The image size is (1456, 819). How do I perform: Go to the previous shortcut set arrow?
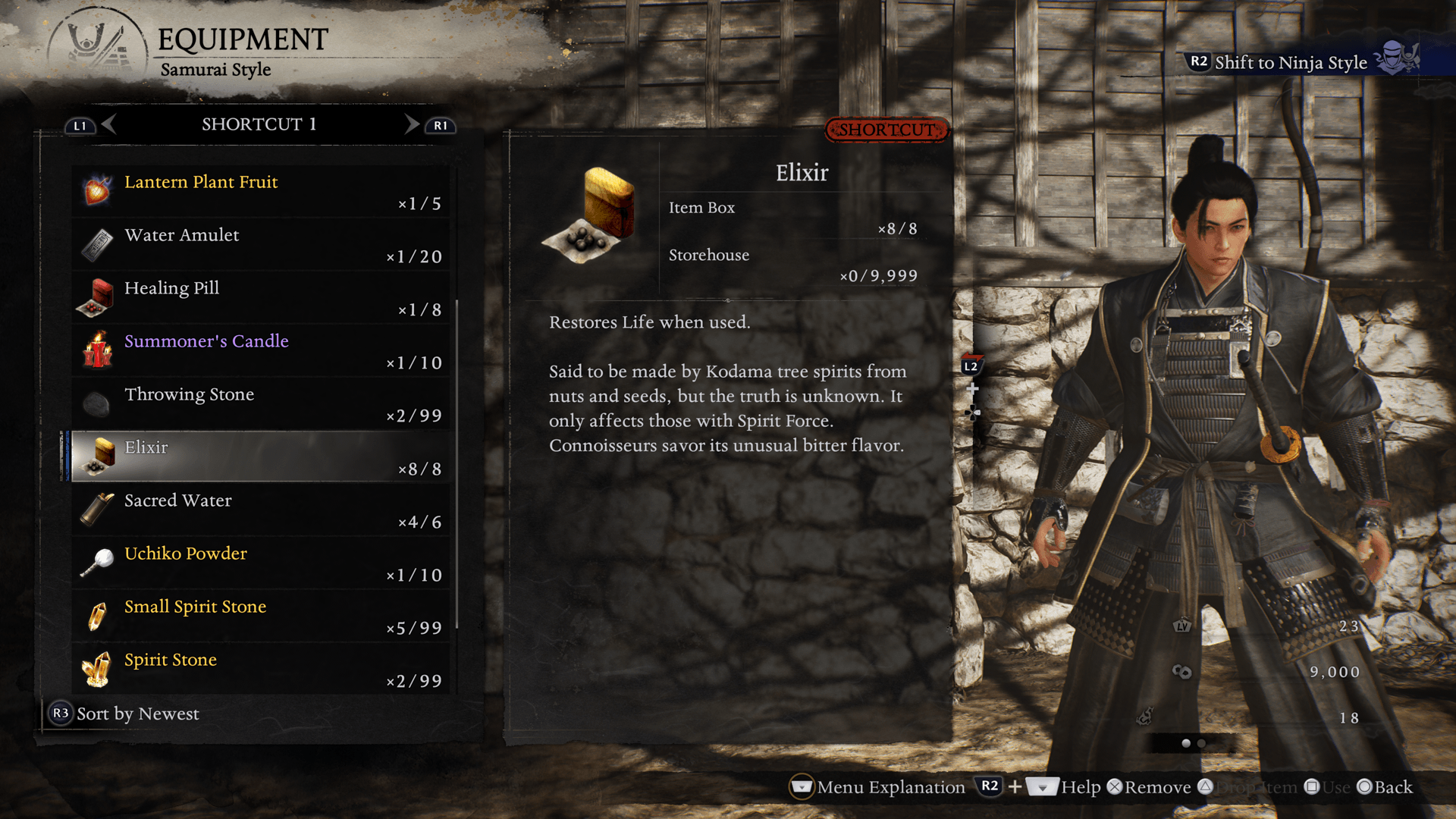pyautogui.click(x=108, y=124)
